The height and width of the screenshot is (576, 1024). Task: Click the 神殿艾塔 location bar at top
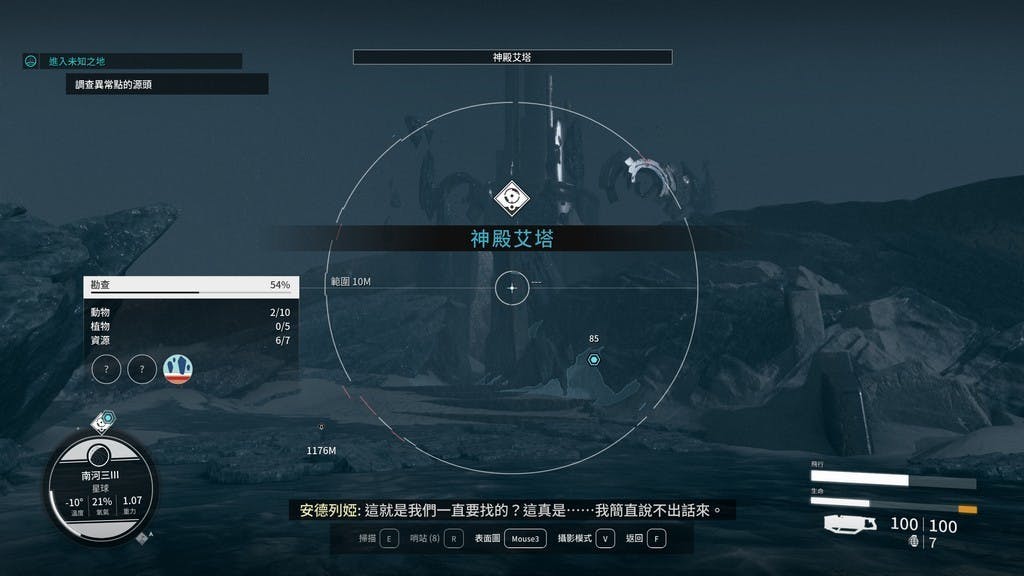pos(512,58)
